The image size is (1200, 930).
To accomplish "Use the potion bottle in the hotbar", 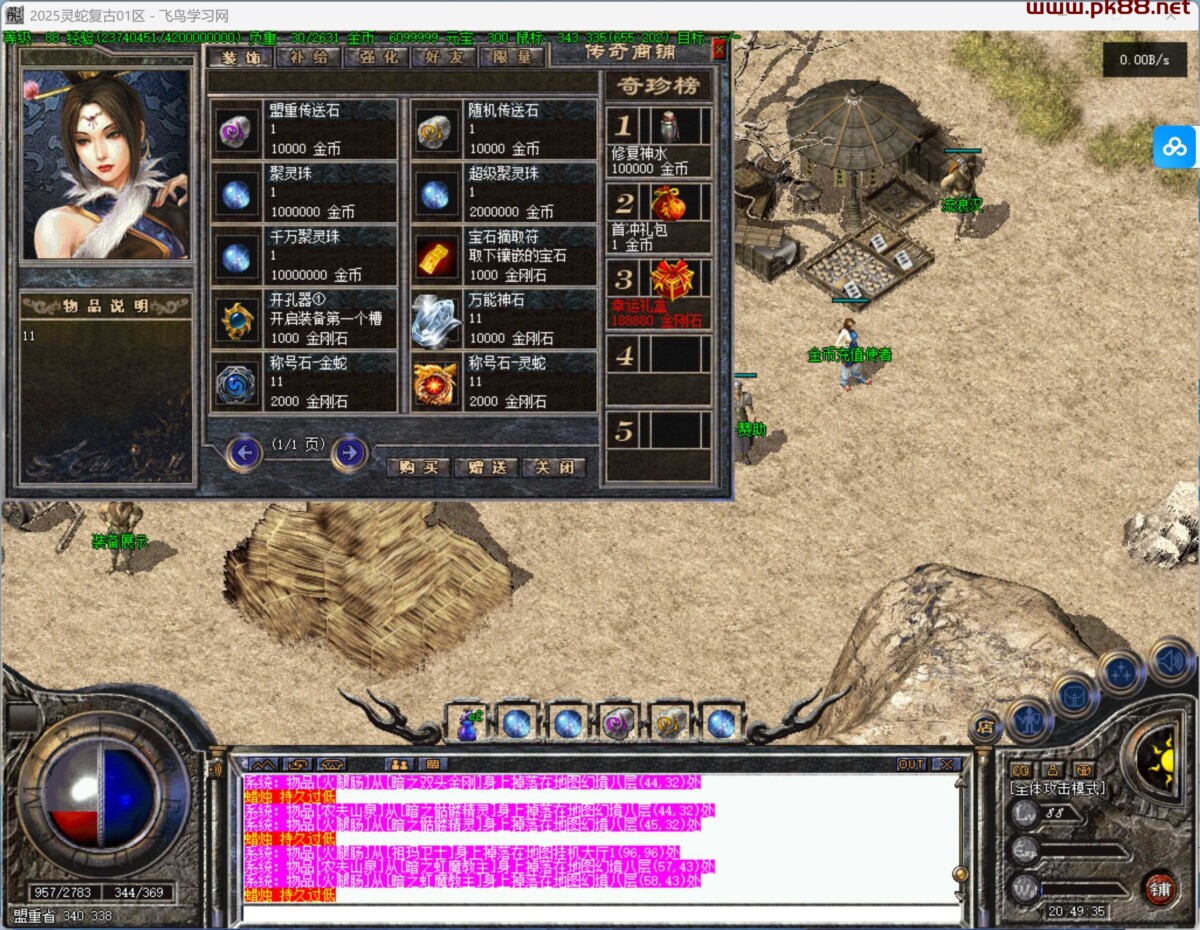I will pyautogui.click(x=467, y=723).
